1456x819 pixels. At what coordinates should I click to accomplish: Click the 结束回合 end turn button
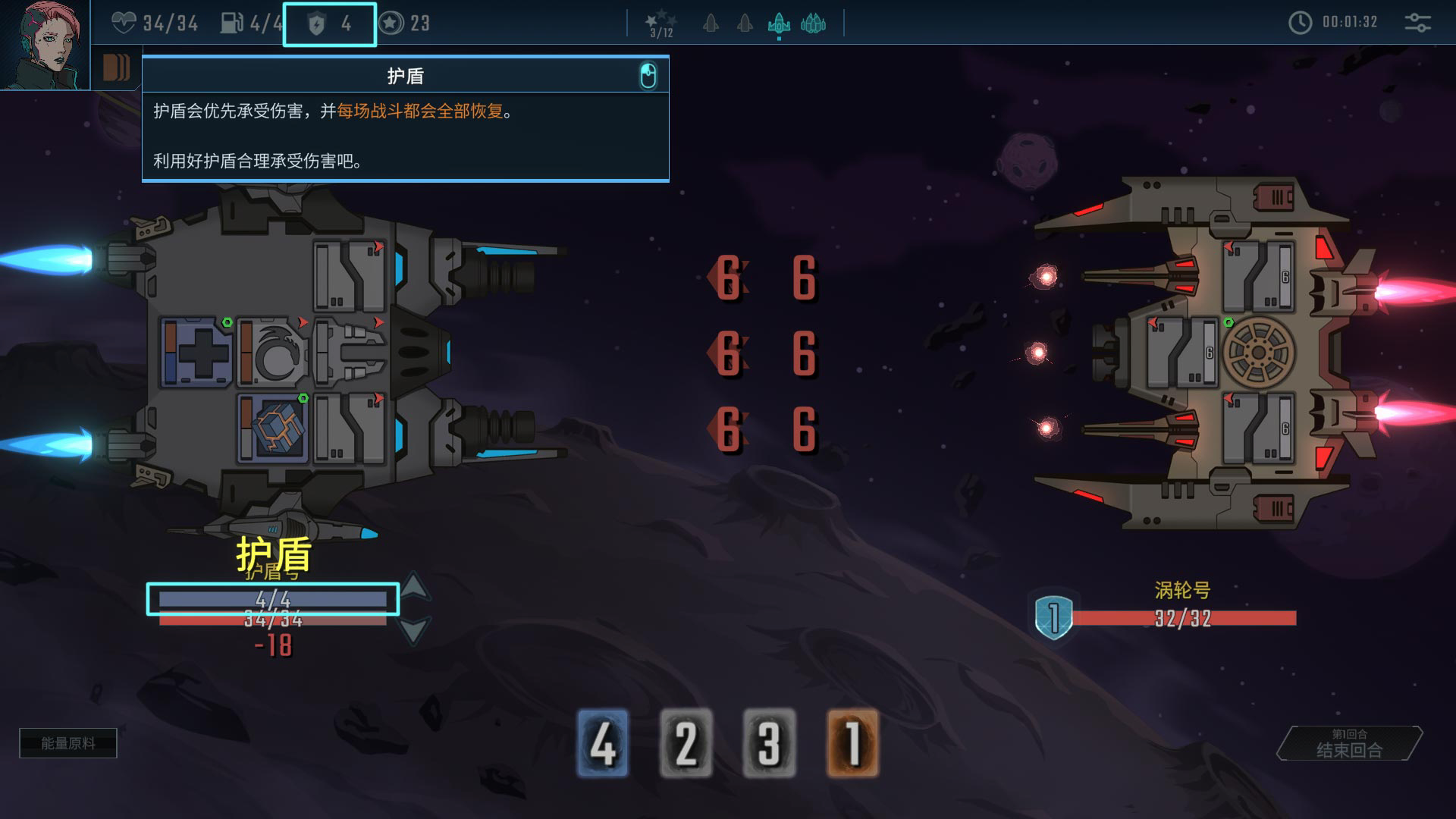coord(1349,744)
